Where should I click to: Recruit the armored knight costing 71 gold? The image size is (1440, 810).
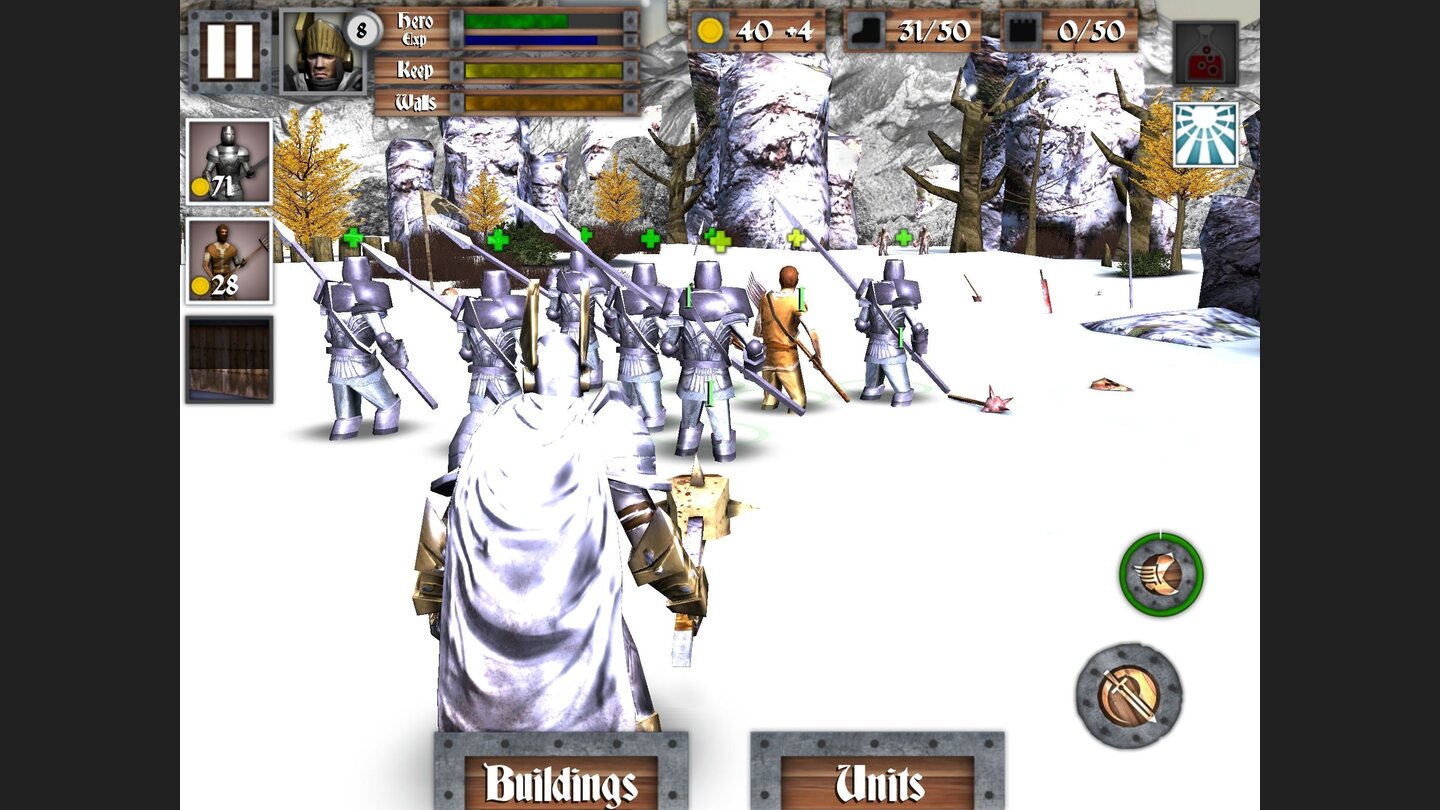[228, 162]
